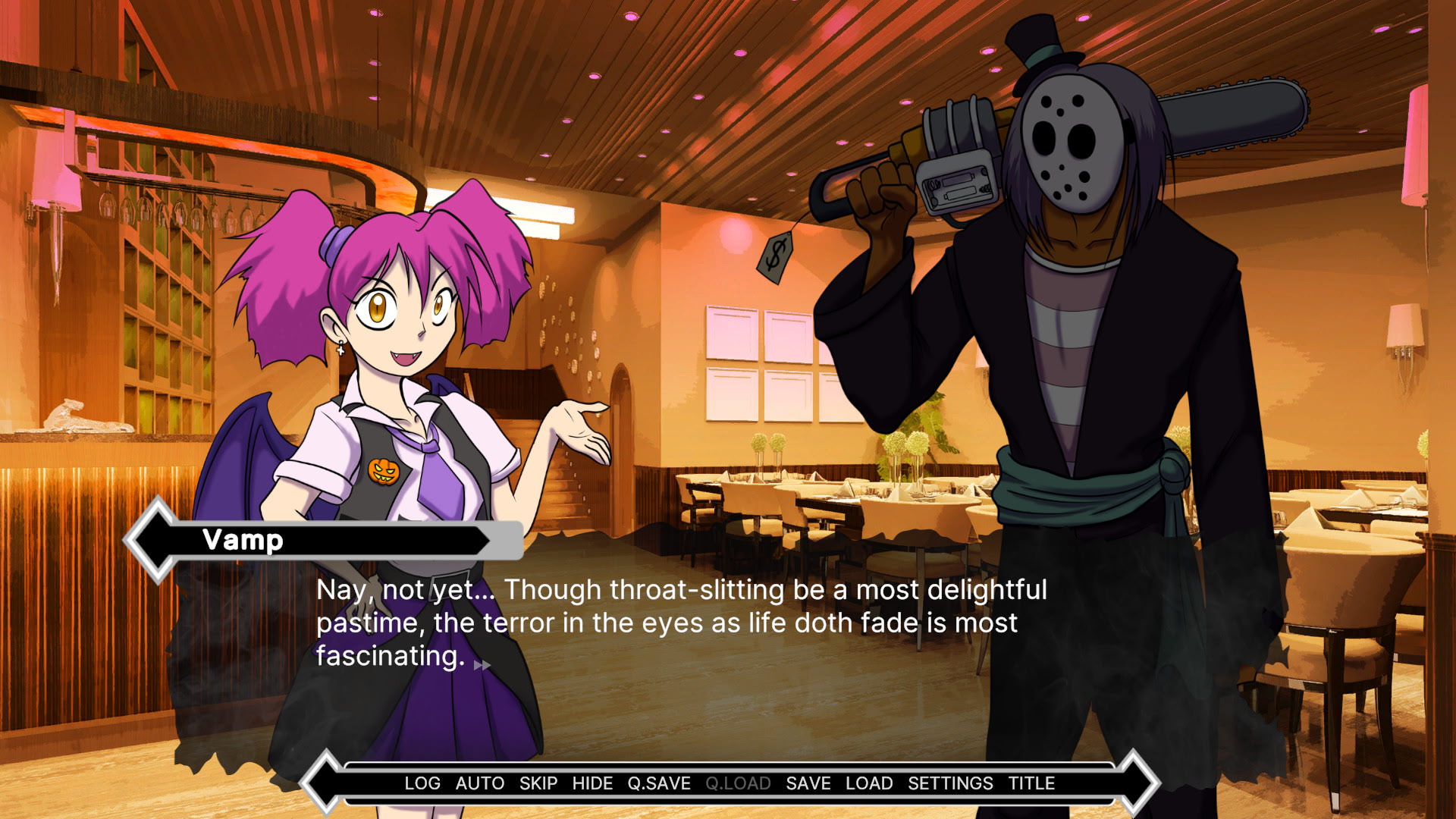
Task: Open the LOAD menu
Action: coord(869,783)
